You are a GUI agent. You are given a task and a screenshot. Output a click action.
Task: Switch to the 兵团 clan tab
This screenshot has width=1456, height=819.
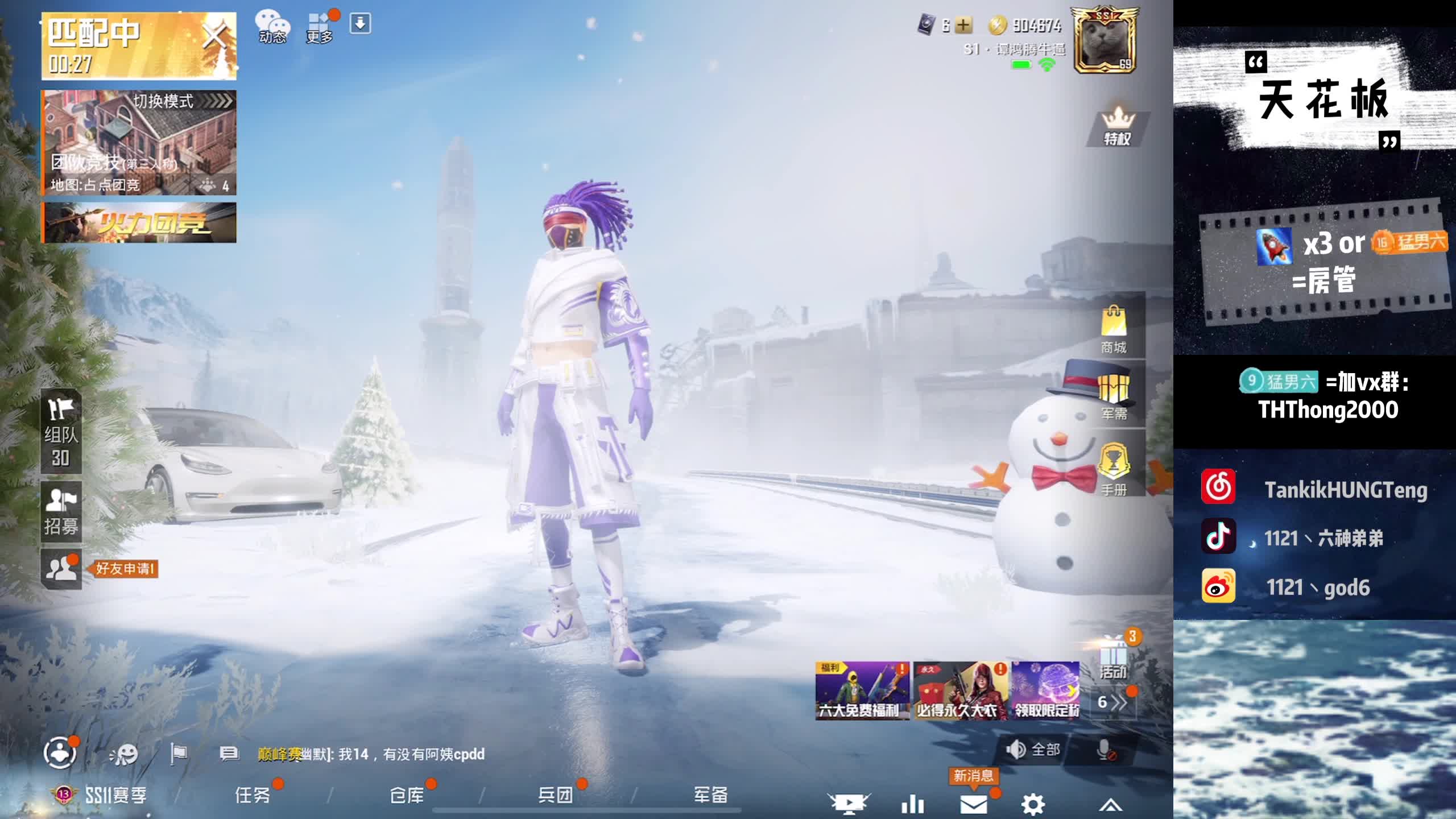pyautogui.click(x=556, y=795)
